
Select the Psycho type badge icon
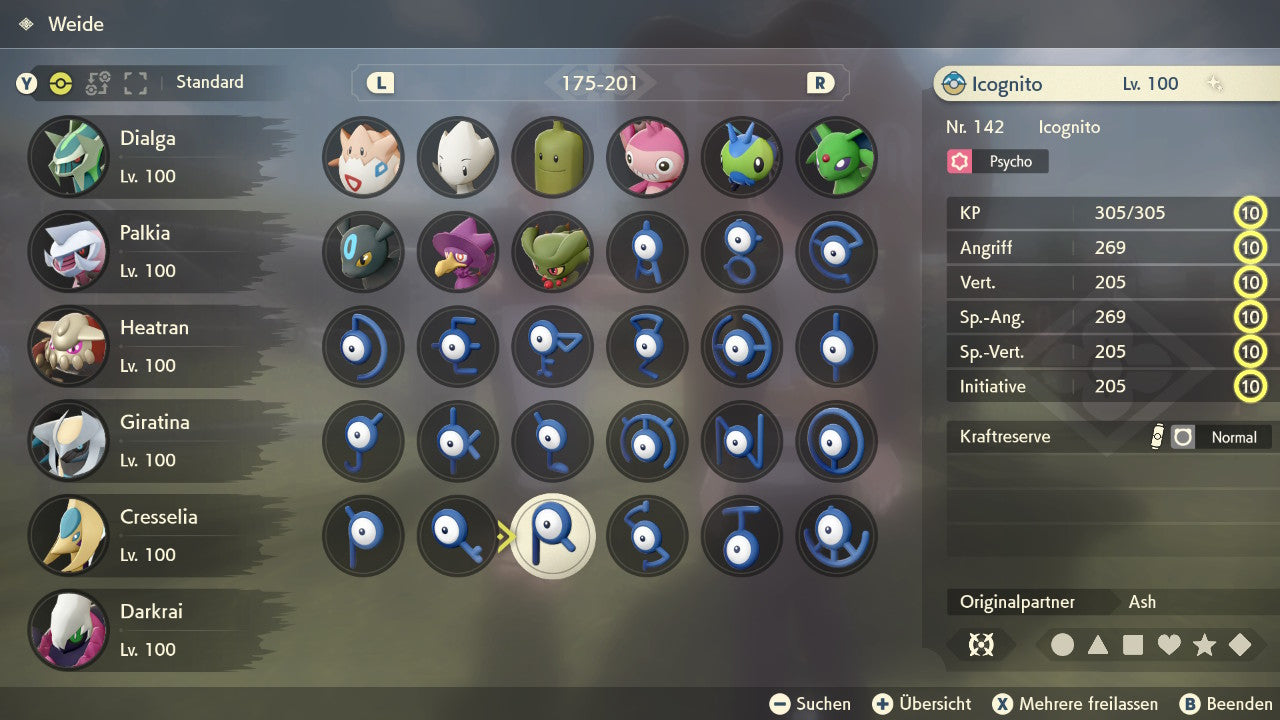(959, 161)
